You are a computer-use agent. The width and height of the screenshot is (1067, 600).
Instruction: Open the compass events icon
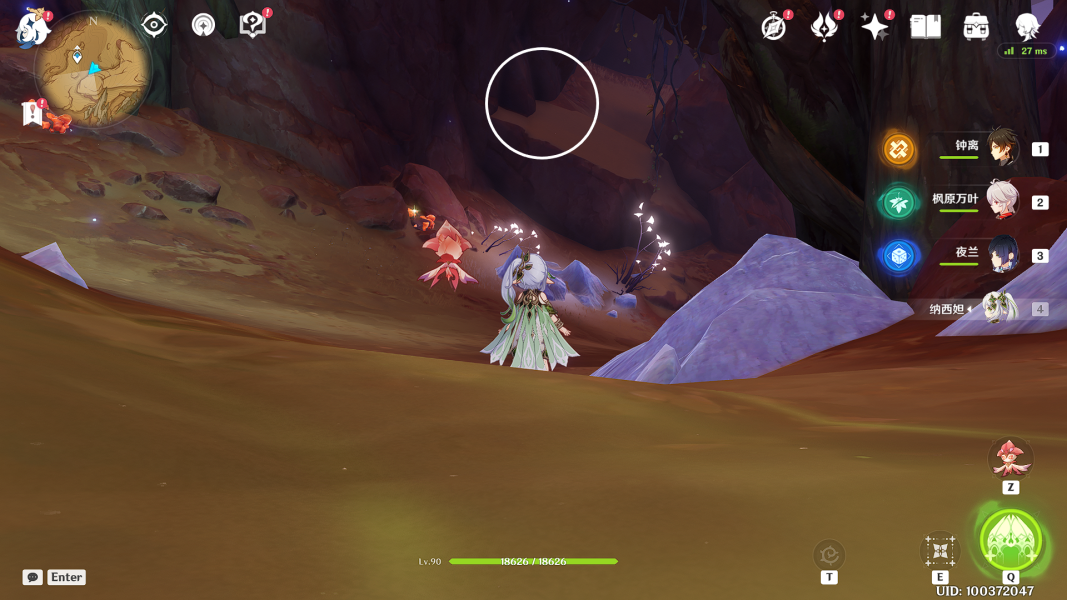(x=773, y=27)
